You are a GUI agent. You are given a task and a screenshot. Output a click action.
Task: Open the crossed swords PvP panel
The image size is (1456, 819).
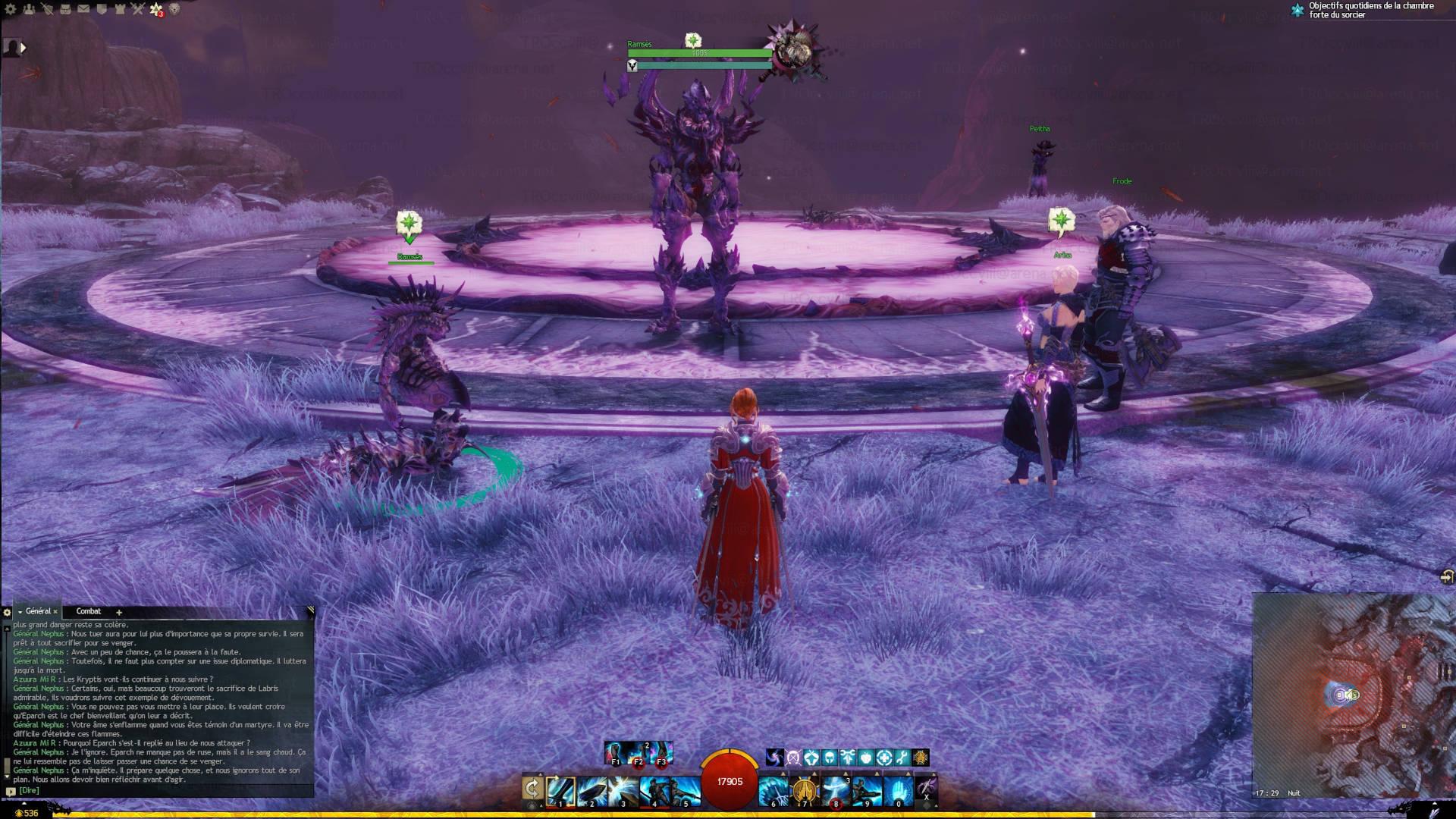pos(137,9)
